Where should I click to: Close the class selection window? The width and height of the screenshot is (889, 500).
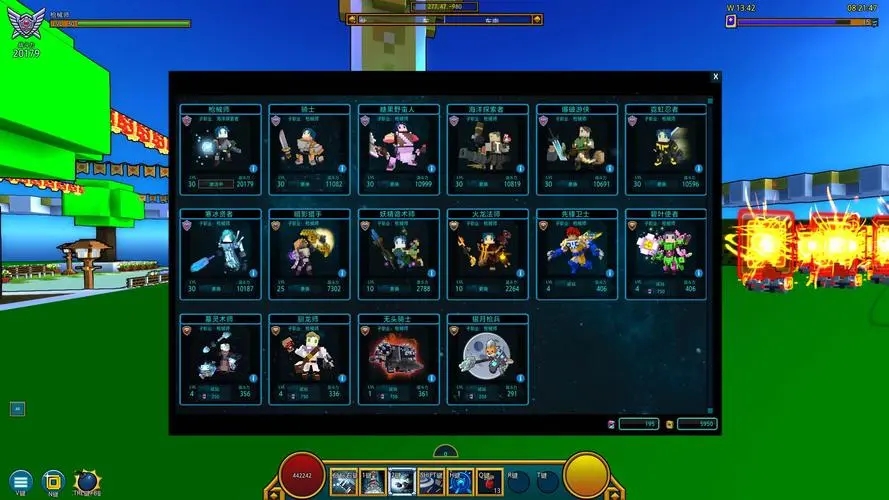[715, 77]
